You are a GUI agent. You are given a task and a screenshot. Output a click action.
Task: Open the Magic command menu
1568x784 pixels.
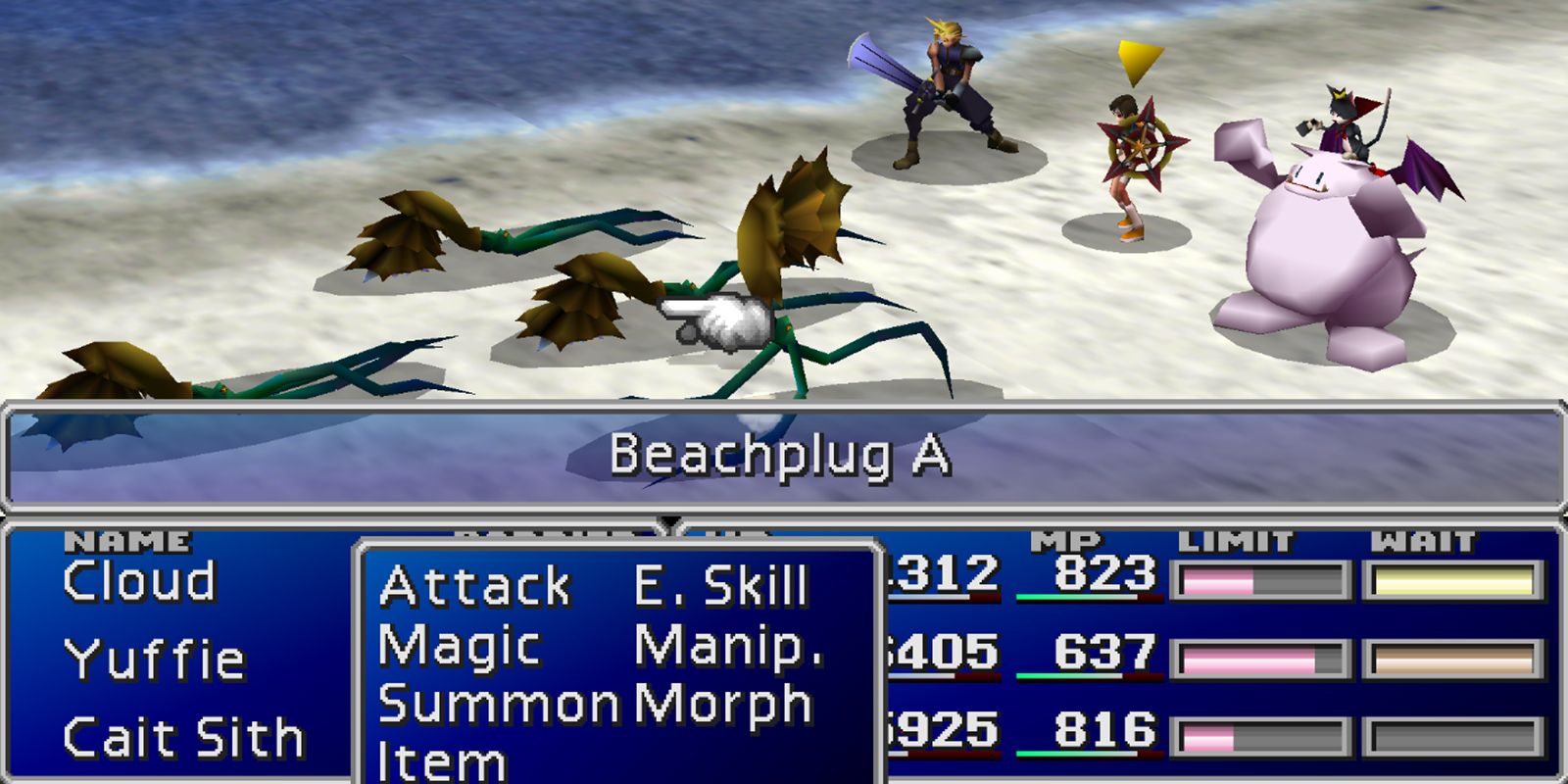tap(461, 645)
